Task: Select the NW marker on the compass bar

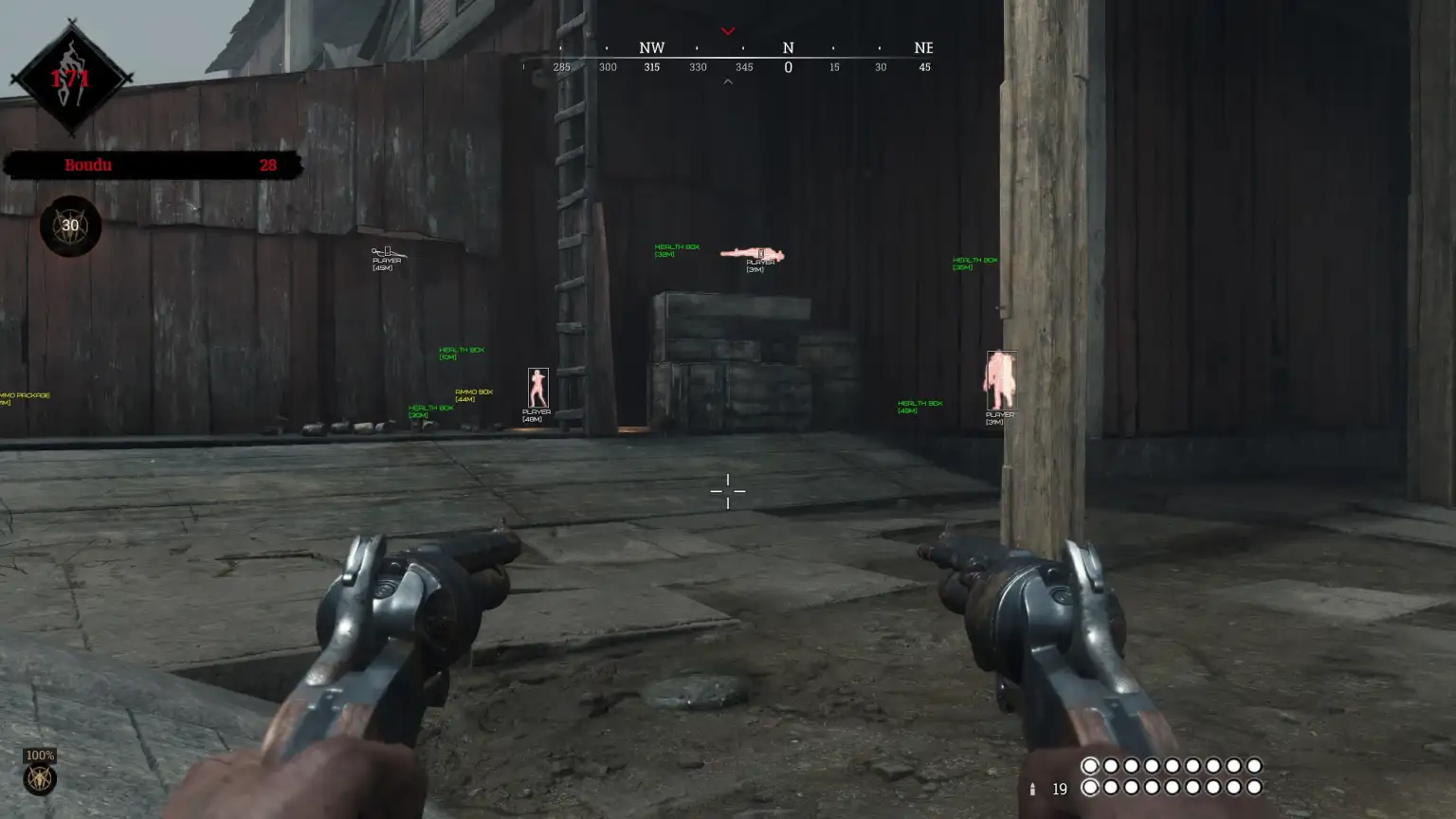Action: pyautogui.click(x=651, y=47)
